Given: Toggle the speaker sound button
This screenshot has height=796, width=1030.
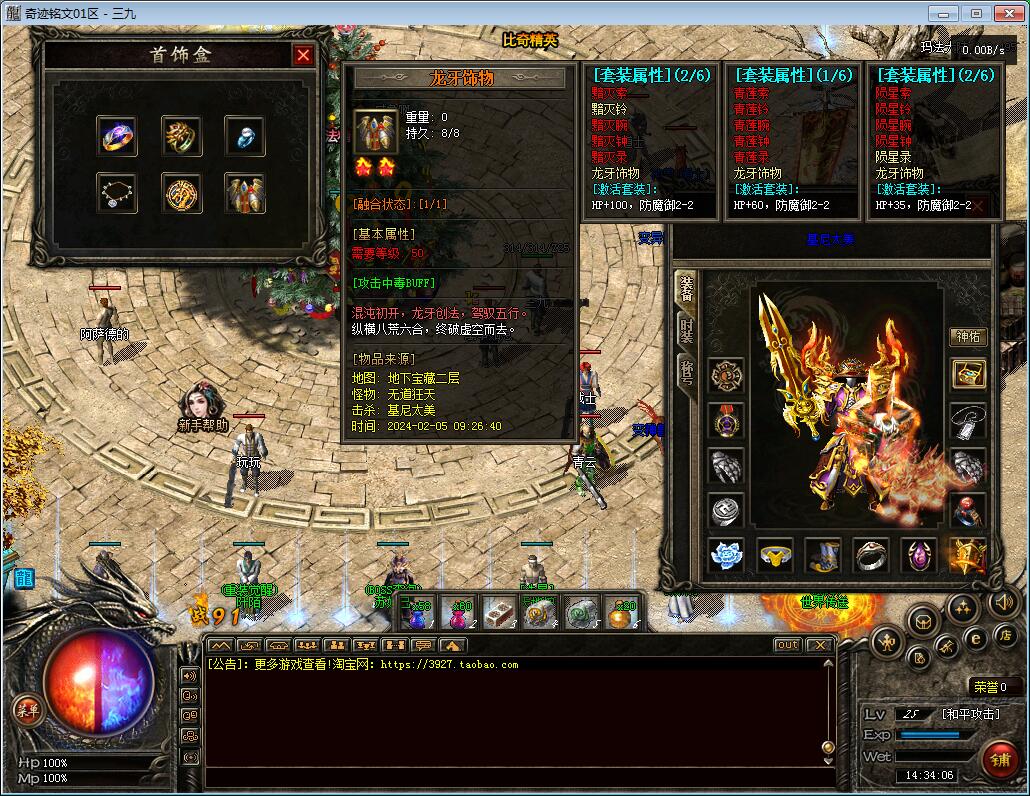Looking at the screenshot, I should (1003, 602).
